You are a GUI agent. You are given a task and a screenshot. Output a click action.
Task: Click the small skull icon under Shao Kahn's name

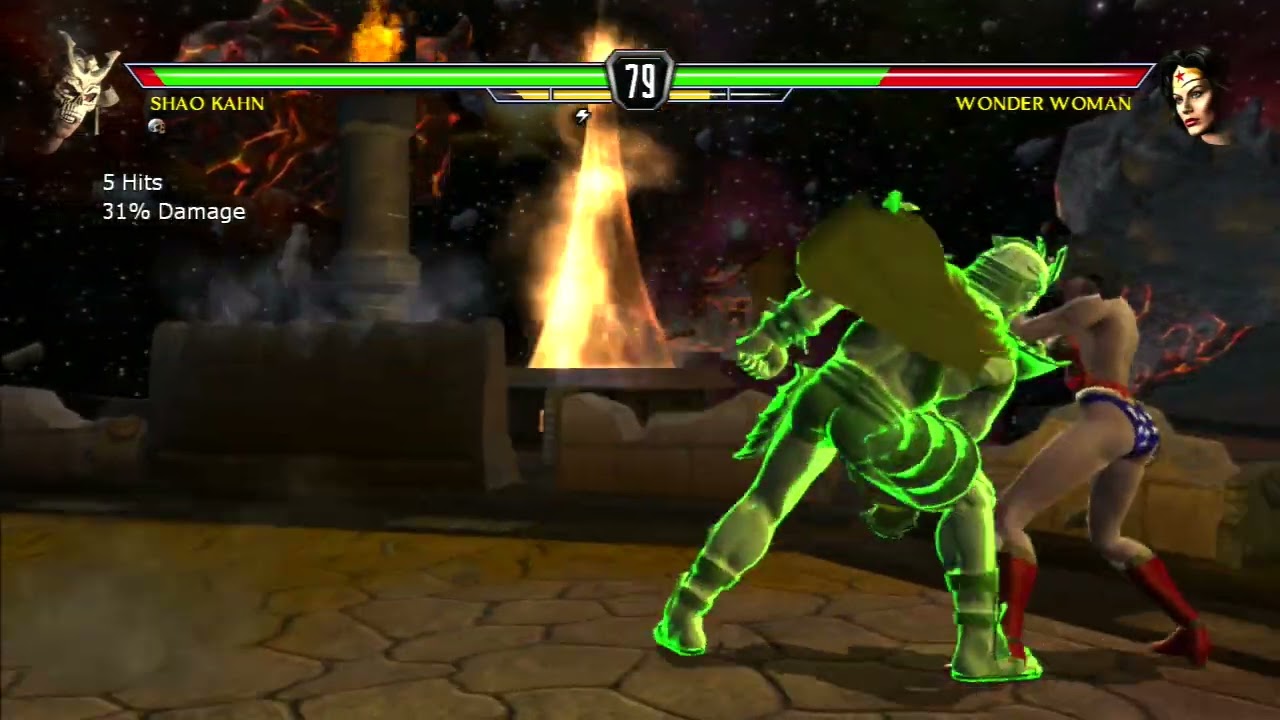click(157, 125)
